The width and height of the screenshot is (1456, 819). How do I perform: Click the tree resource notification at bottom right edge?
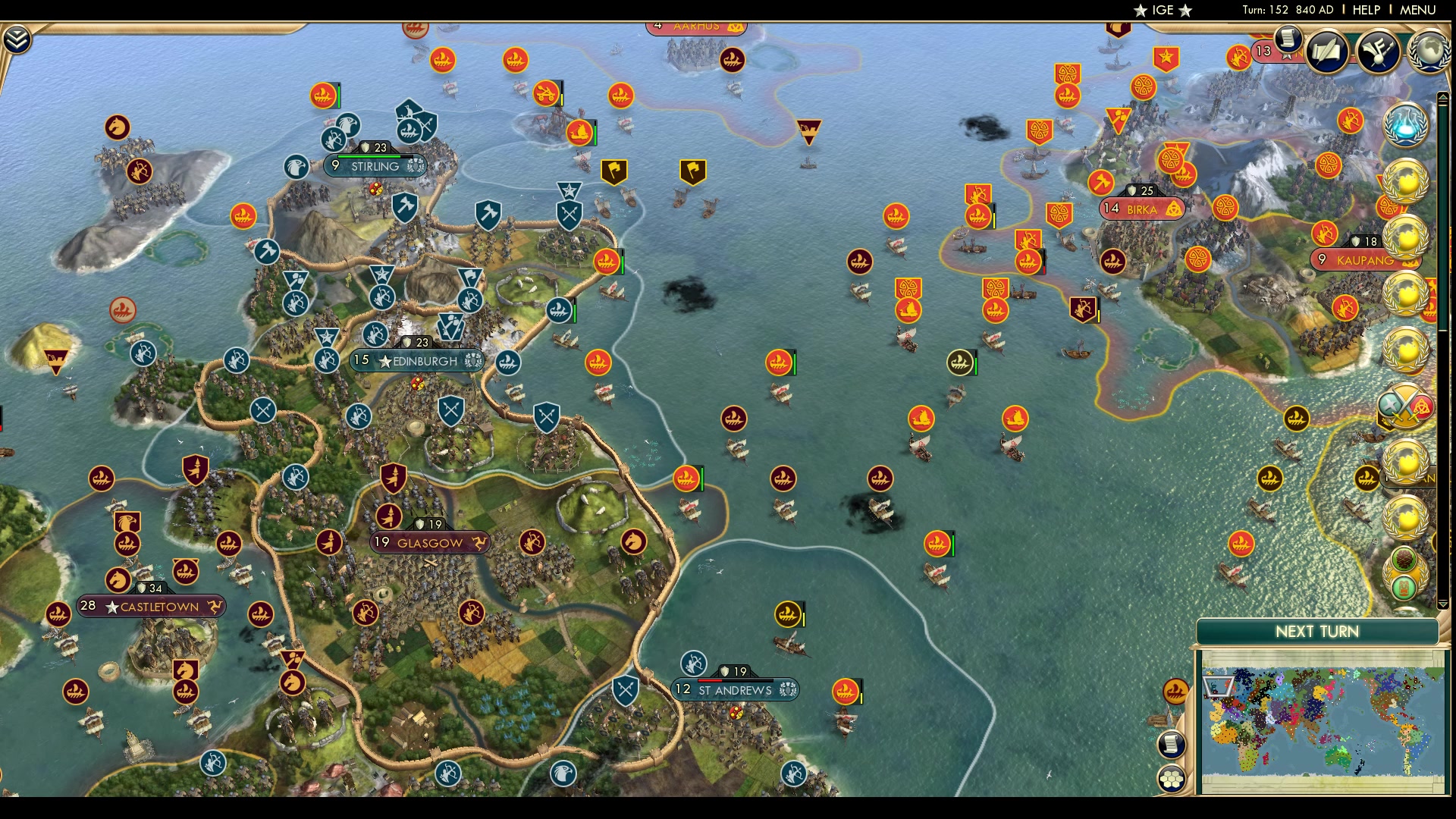1404,556
